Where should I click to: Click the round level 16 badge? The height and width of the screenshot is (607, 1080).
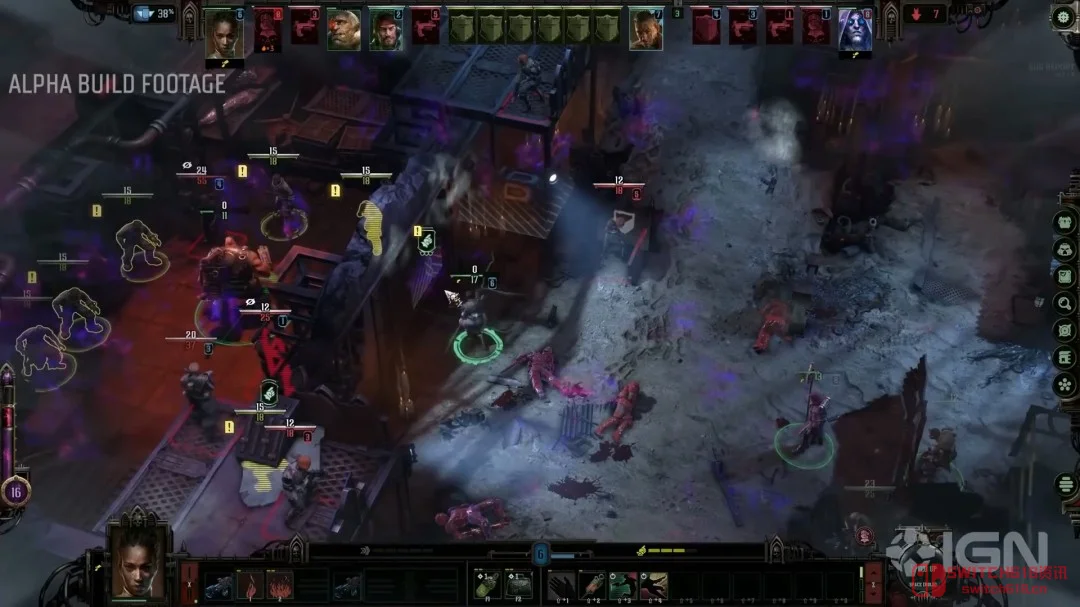[15, 491]
